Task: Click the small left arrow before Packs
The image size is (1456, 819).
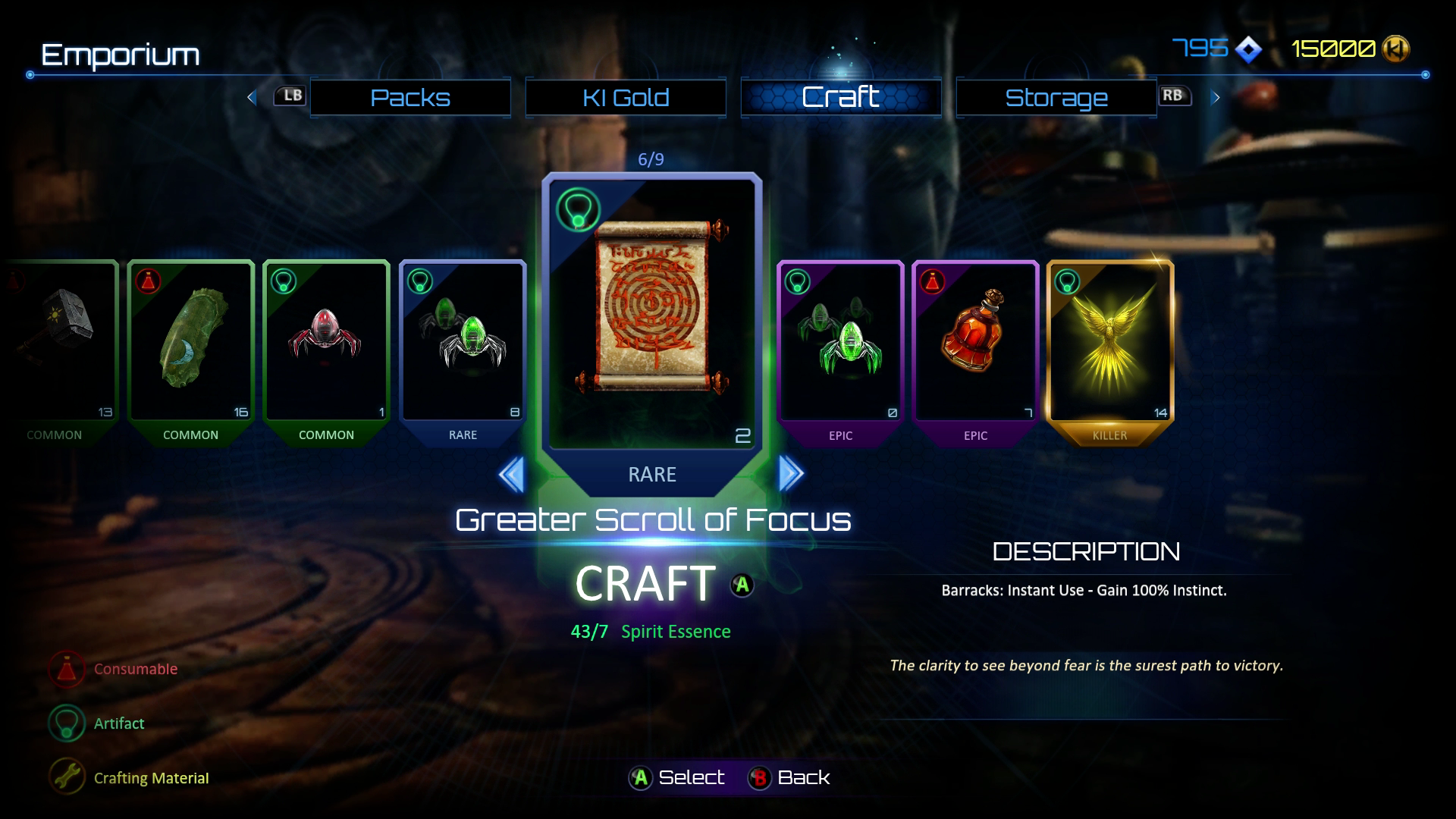Action: click(x=252, y=97)
